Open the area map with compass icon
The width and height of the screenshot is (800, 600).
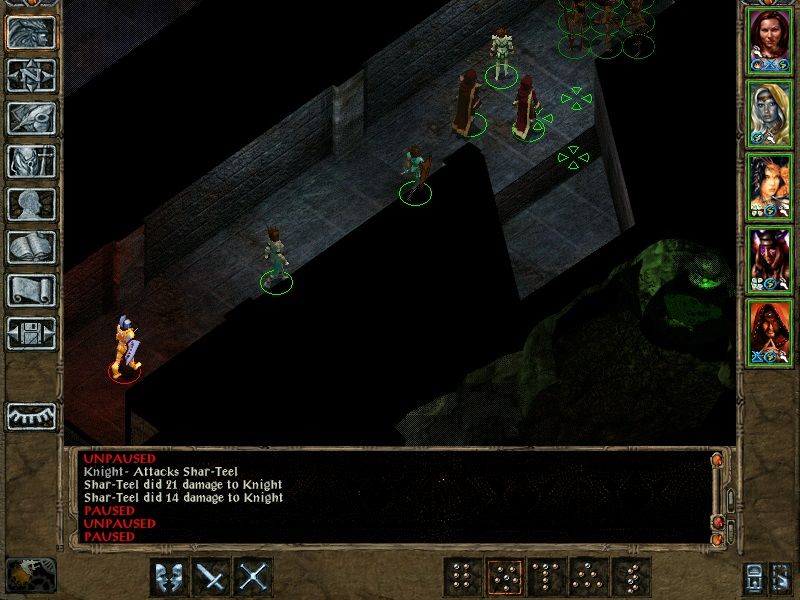[x=30, y=74]
